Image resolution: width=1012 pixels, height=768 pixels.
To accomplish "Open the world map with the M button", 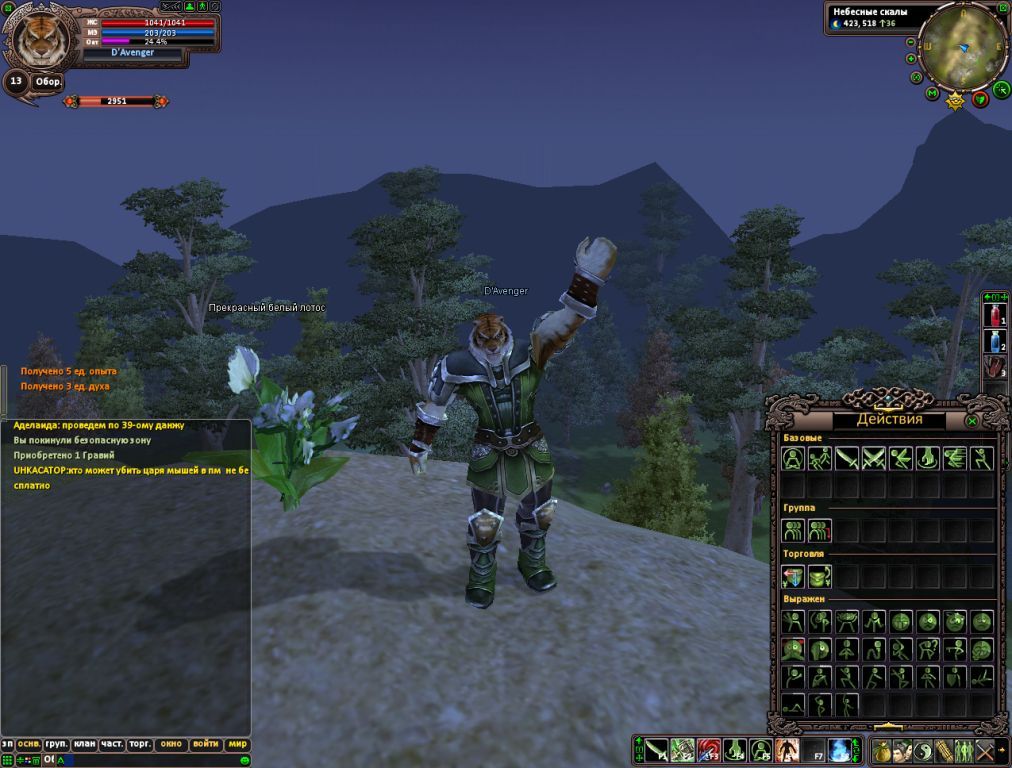I will click(932, 93).
